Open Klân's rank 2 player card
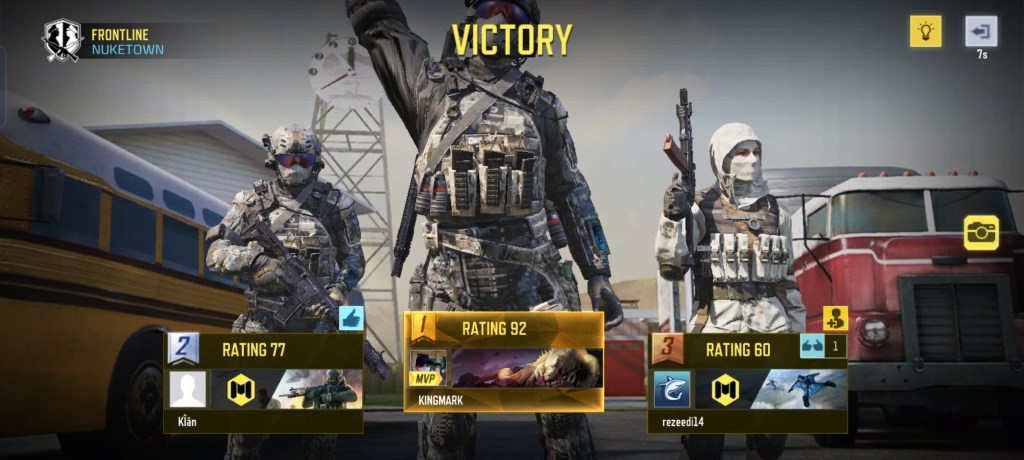The height and width of the screenshot is (460, 1024). pyautogui.click(x=263, y=382)
